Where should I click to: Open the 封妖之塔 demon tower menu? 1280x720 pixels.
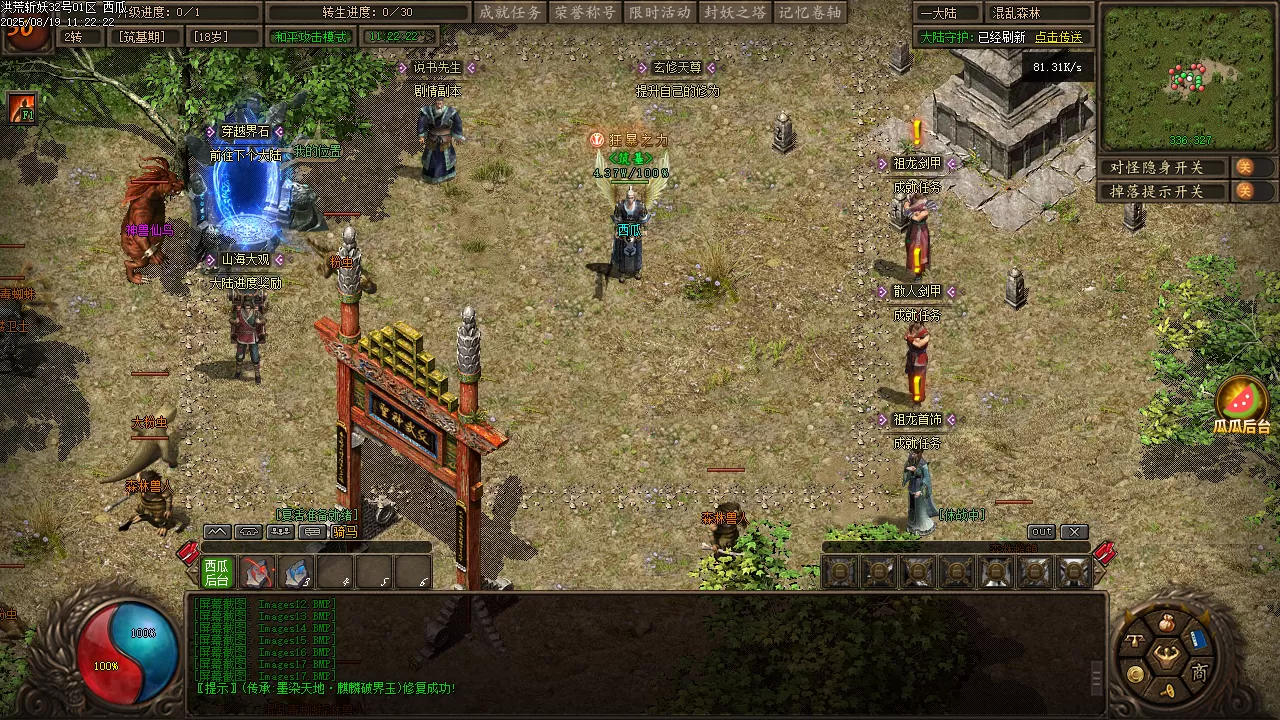point(735,13)
